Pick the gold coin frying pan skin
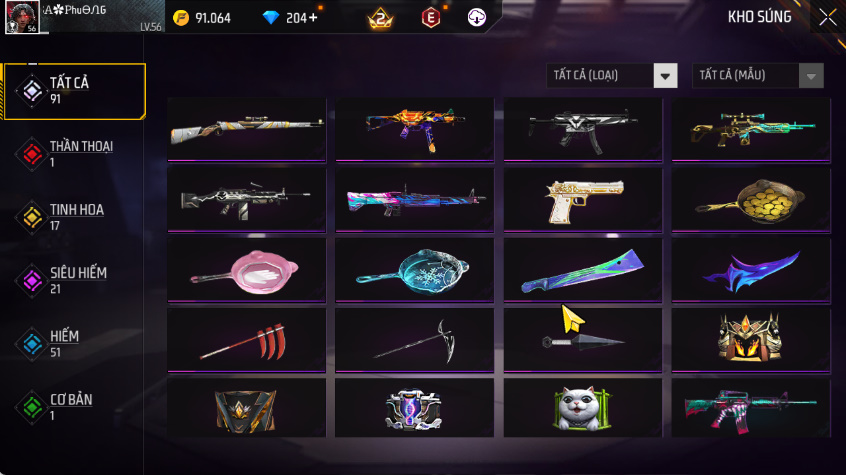The height and width of the screenshot is (475, 846). [750, 199]
